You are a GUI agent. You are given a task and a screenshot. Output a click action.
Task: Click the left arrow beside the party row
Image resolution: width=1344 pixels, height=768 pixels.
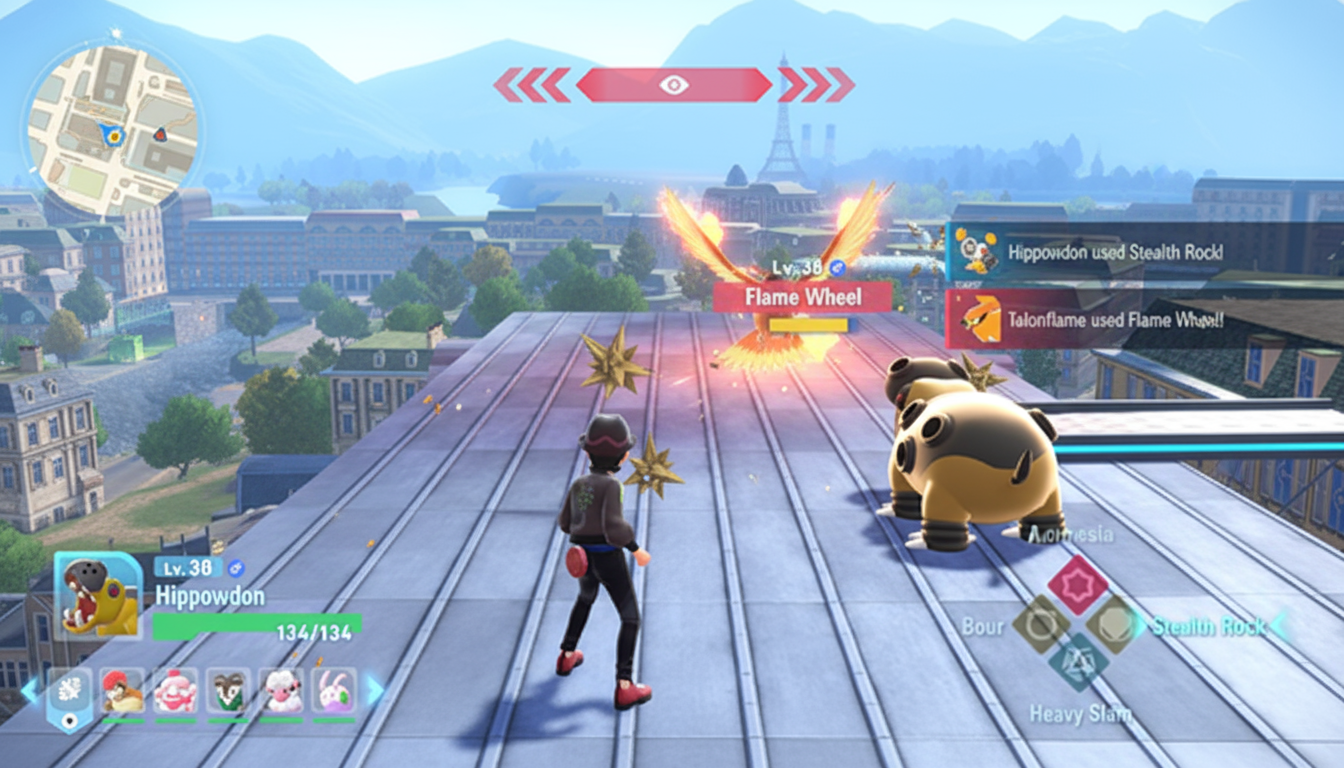coord(30,690)
